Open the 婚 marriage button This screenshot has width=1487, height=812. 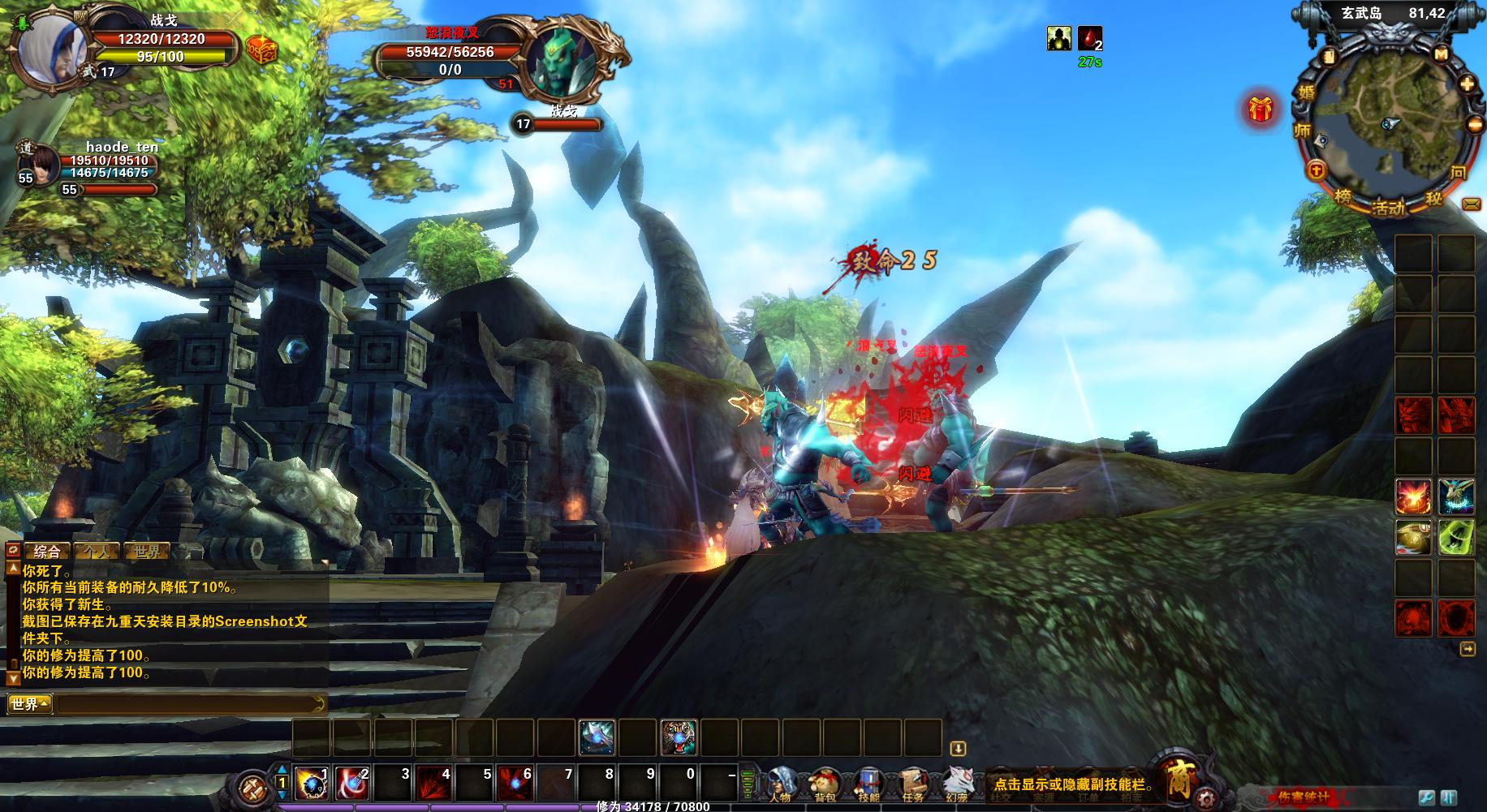(x=1306, y=92)
